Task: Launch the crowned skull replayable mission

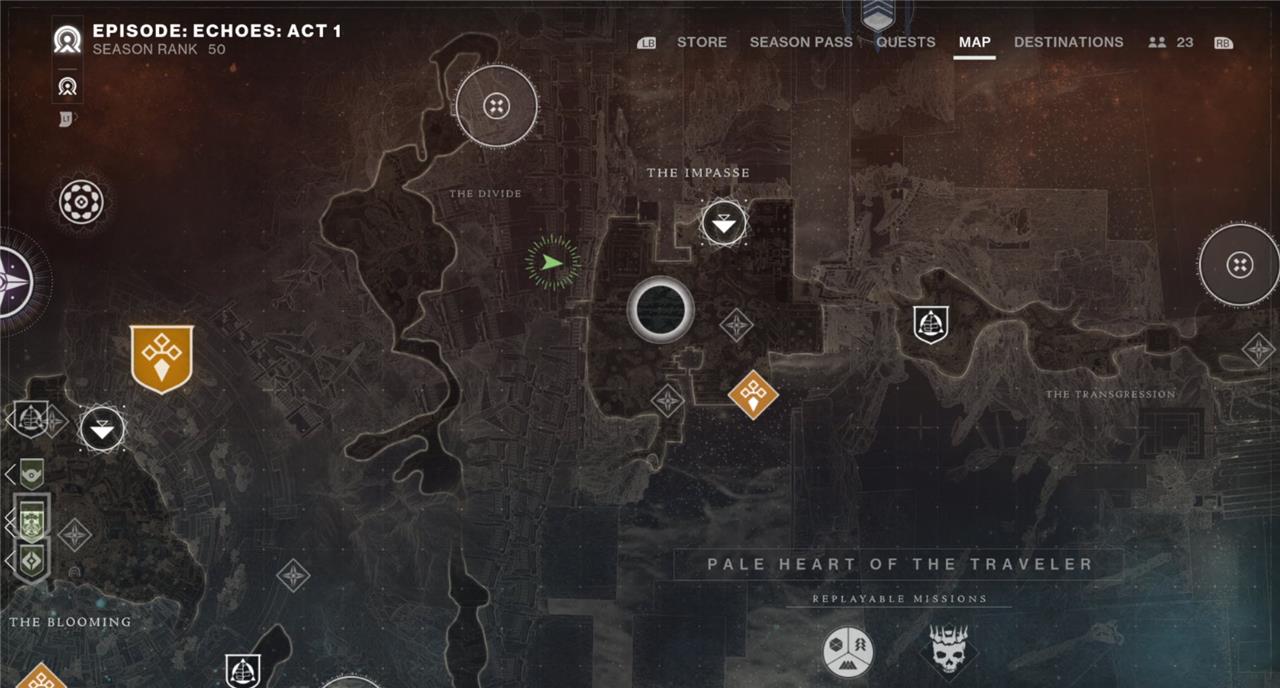Action: [x=948, y=650]
